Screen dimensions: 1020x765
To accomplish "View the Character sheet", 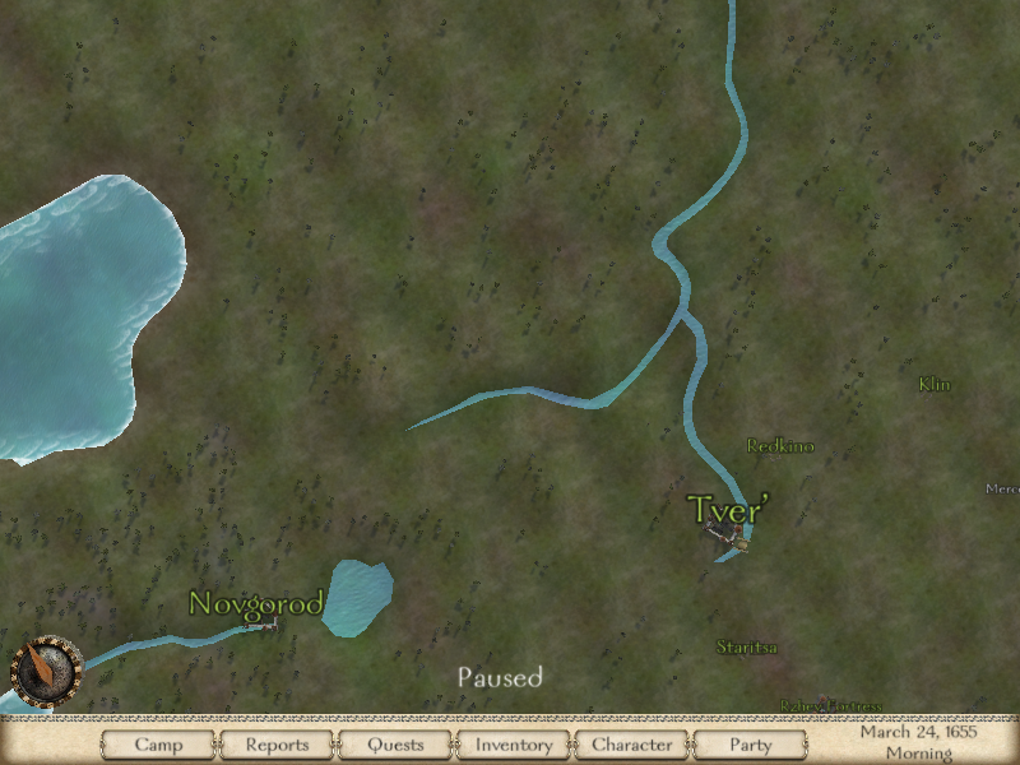I will (x=631, y=745).
